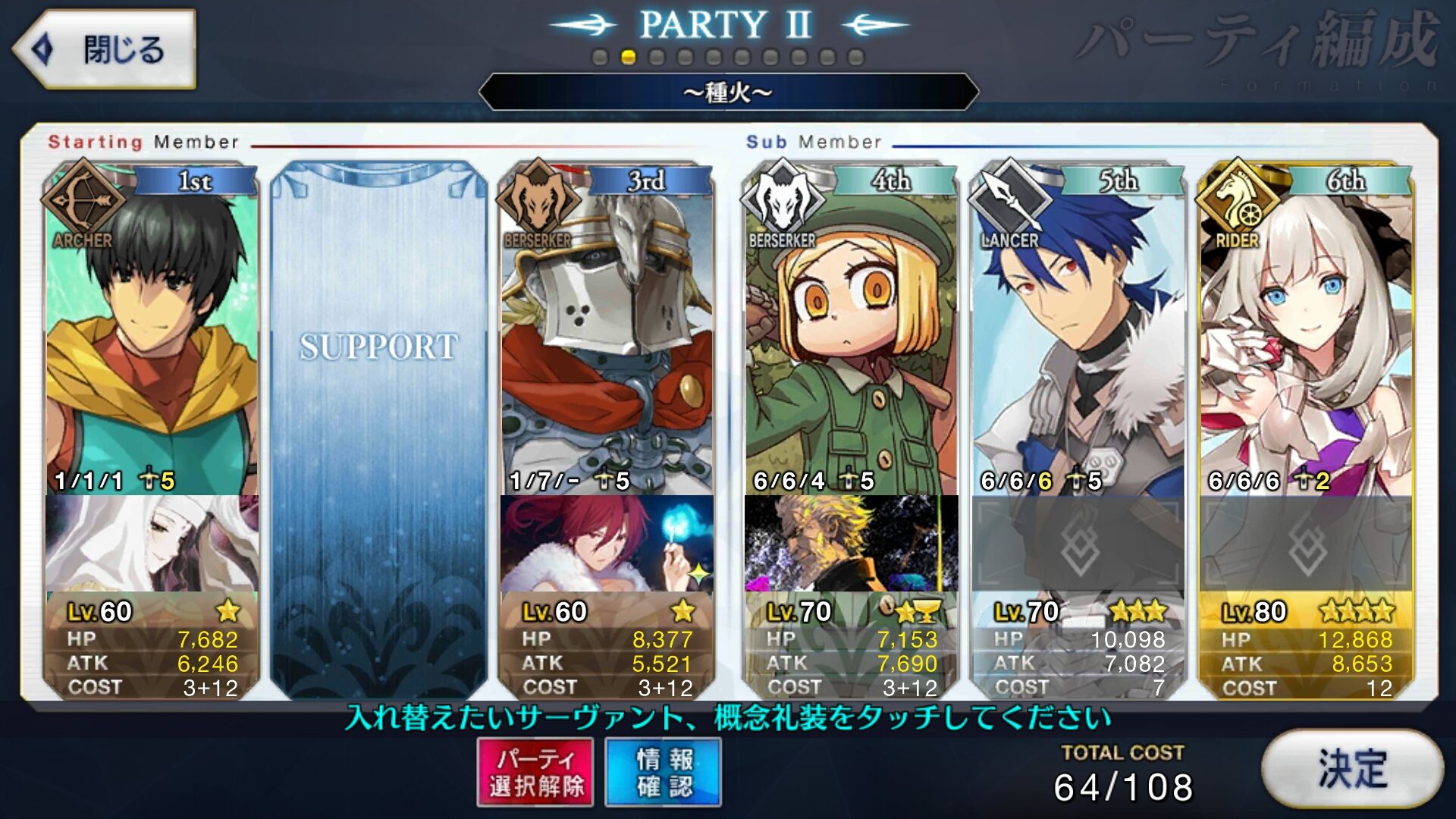
Task: Select the 5th slot blue-haired Lancer card
Action: [1078, 334]
